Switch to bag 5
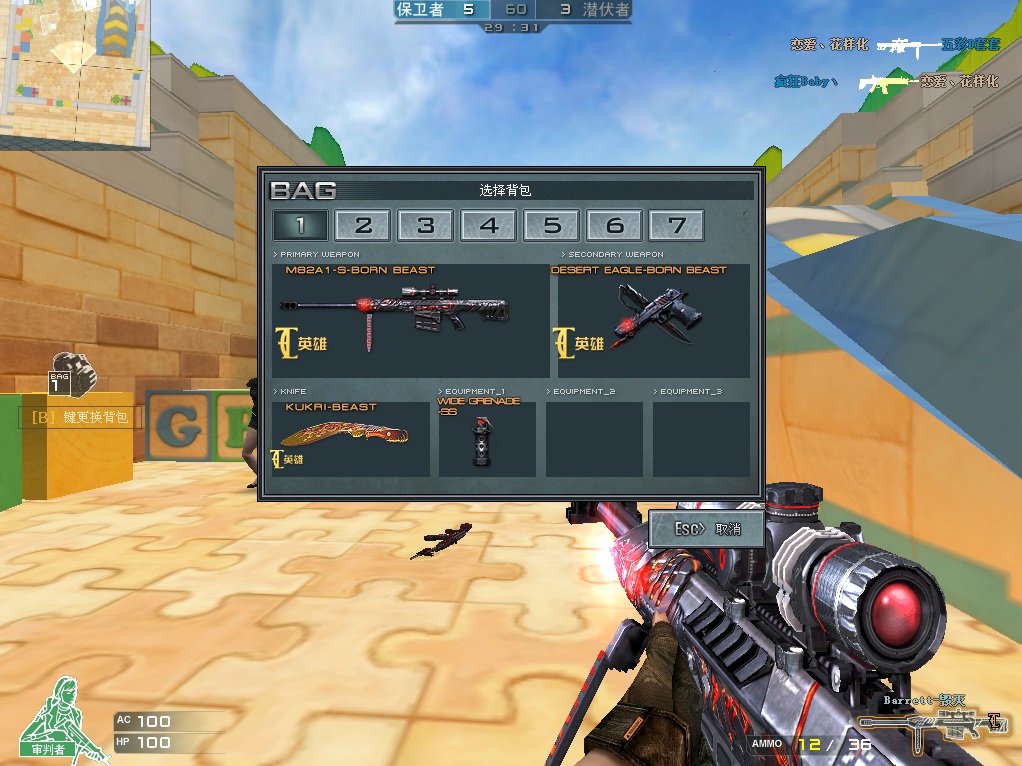 point(552,226)
